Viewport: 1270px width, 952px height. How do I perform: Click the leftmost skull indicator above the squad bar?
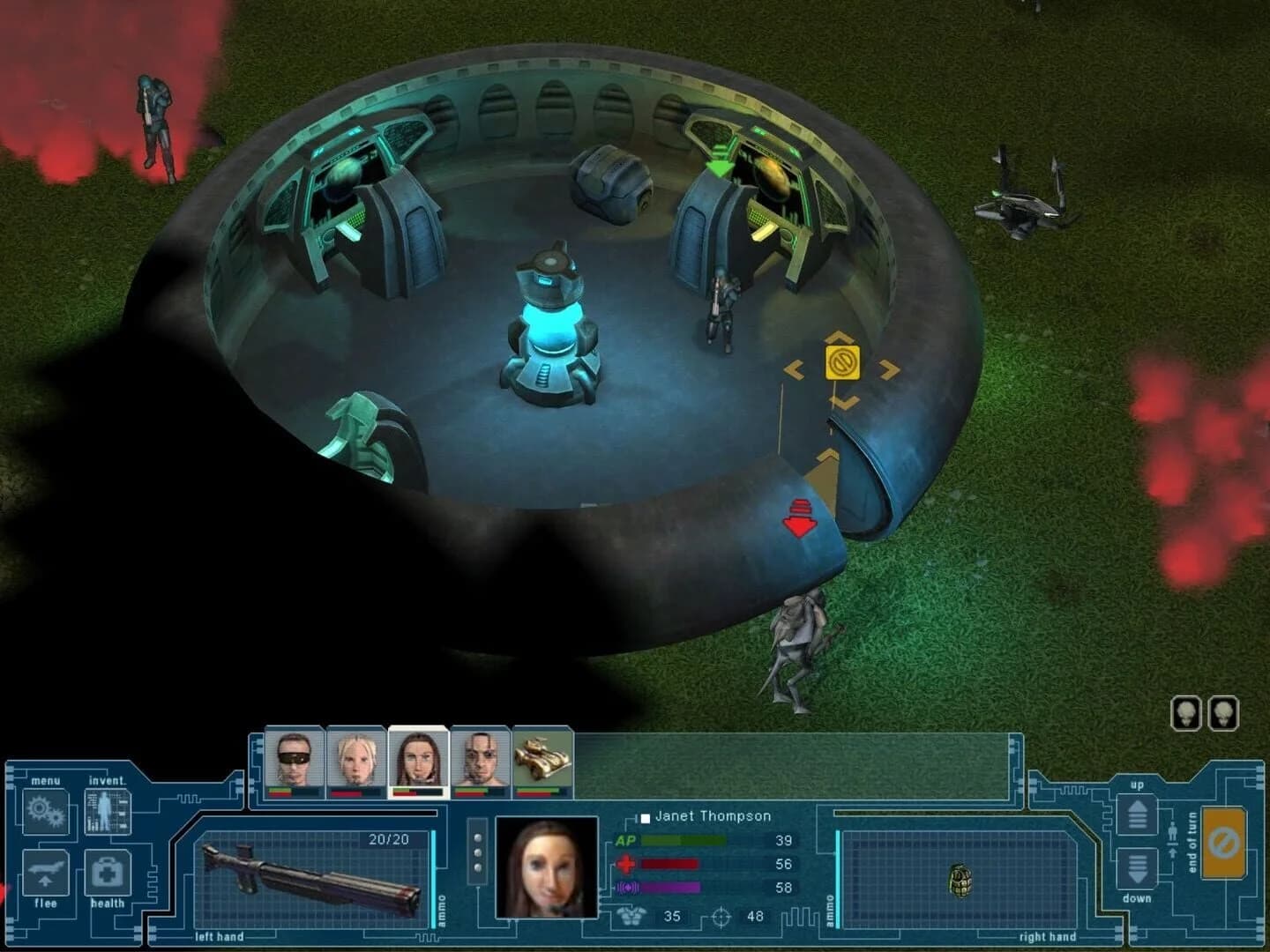1186,714
